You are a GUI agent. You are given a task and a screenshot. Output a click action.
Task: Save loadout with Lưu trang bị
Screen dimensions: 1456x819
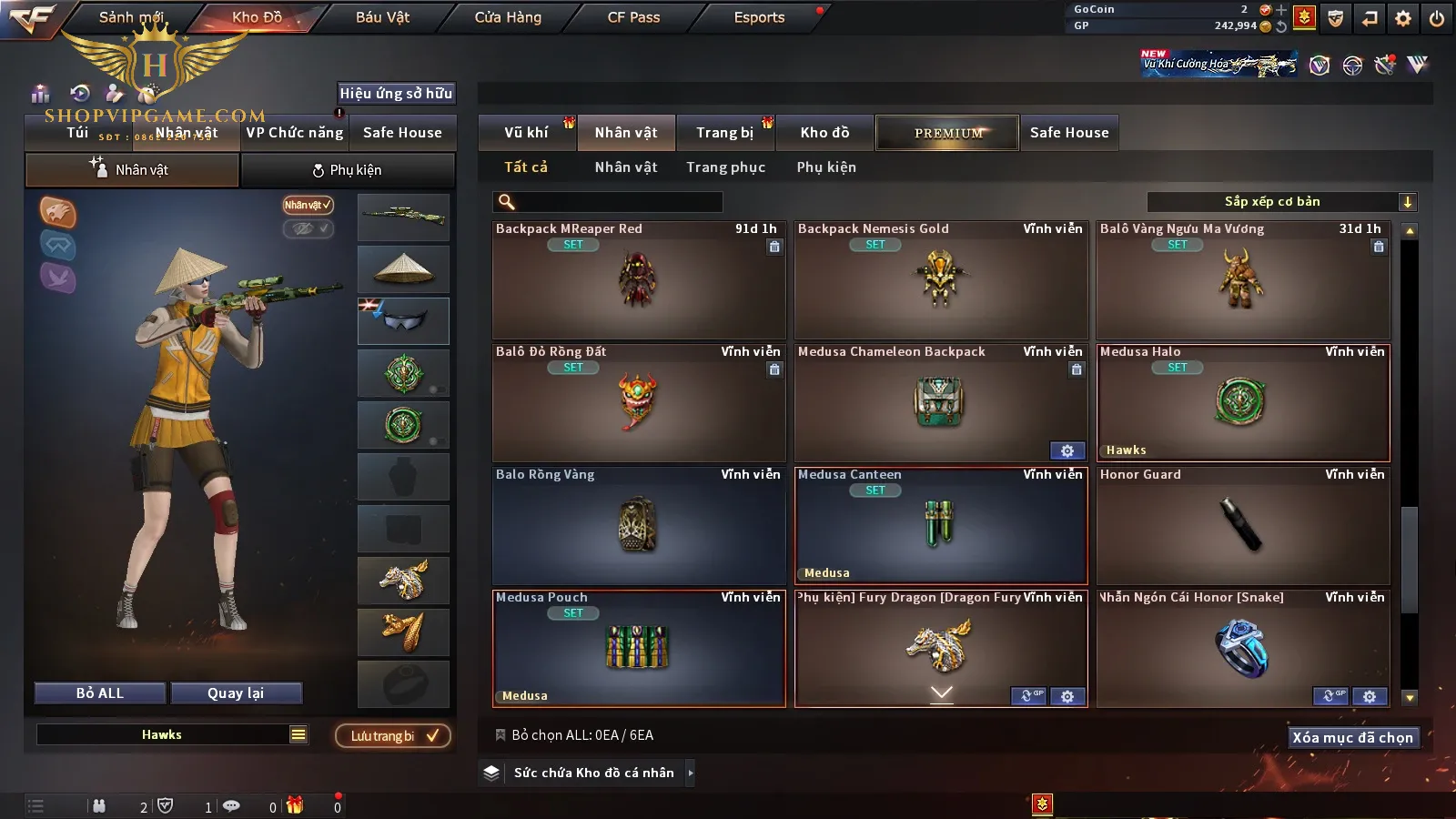point(394,736)
